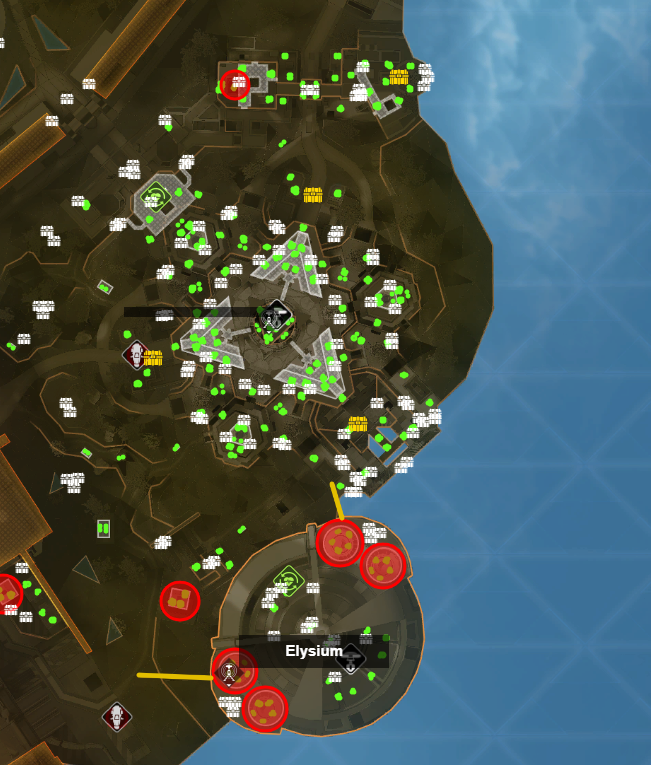
Task: Select the green diamond marker inside Elysium
Action: click(x=289, y=579)
